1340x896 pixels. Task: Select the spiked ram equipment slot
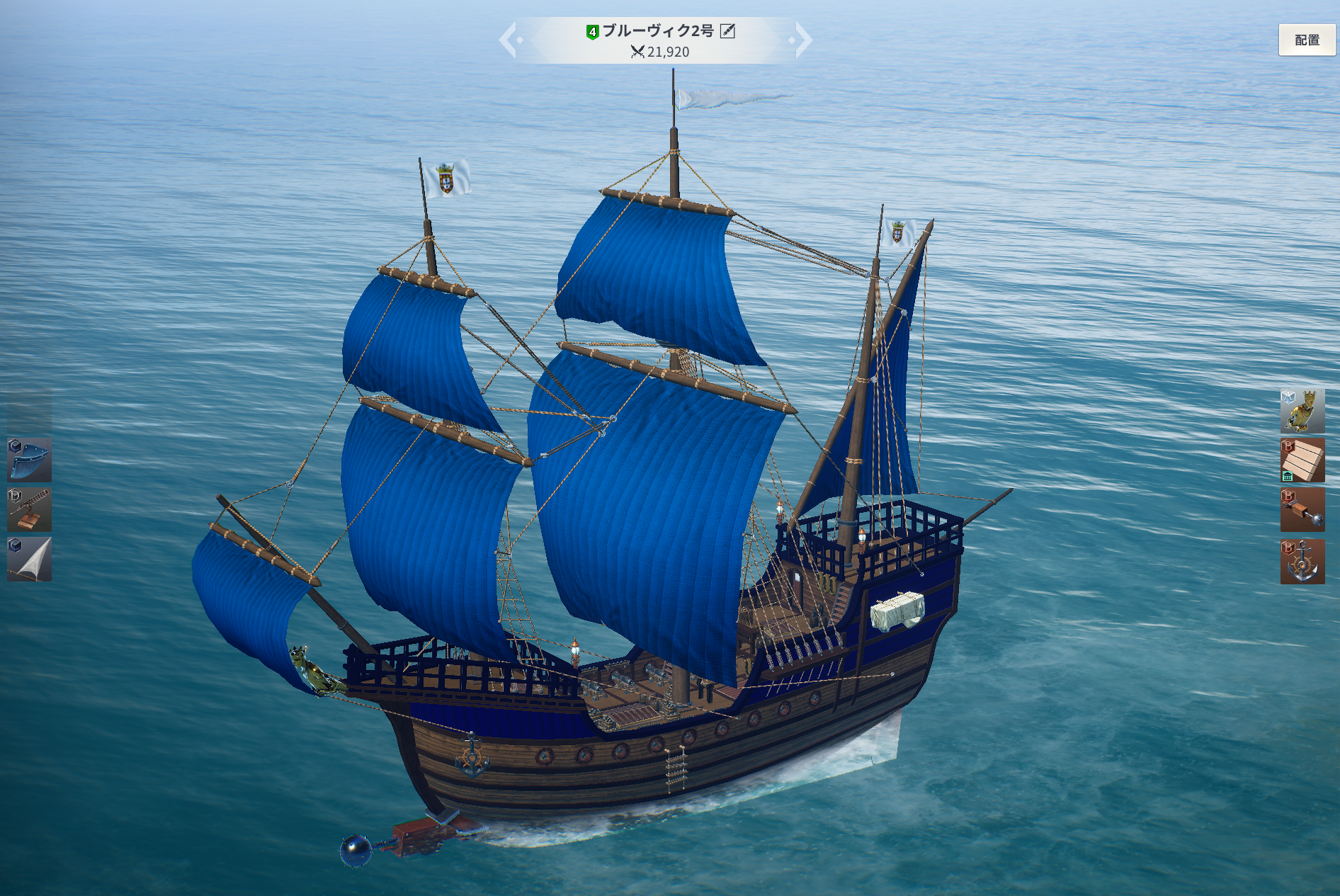[1302, 510]
